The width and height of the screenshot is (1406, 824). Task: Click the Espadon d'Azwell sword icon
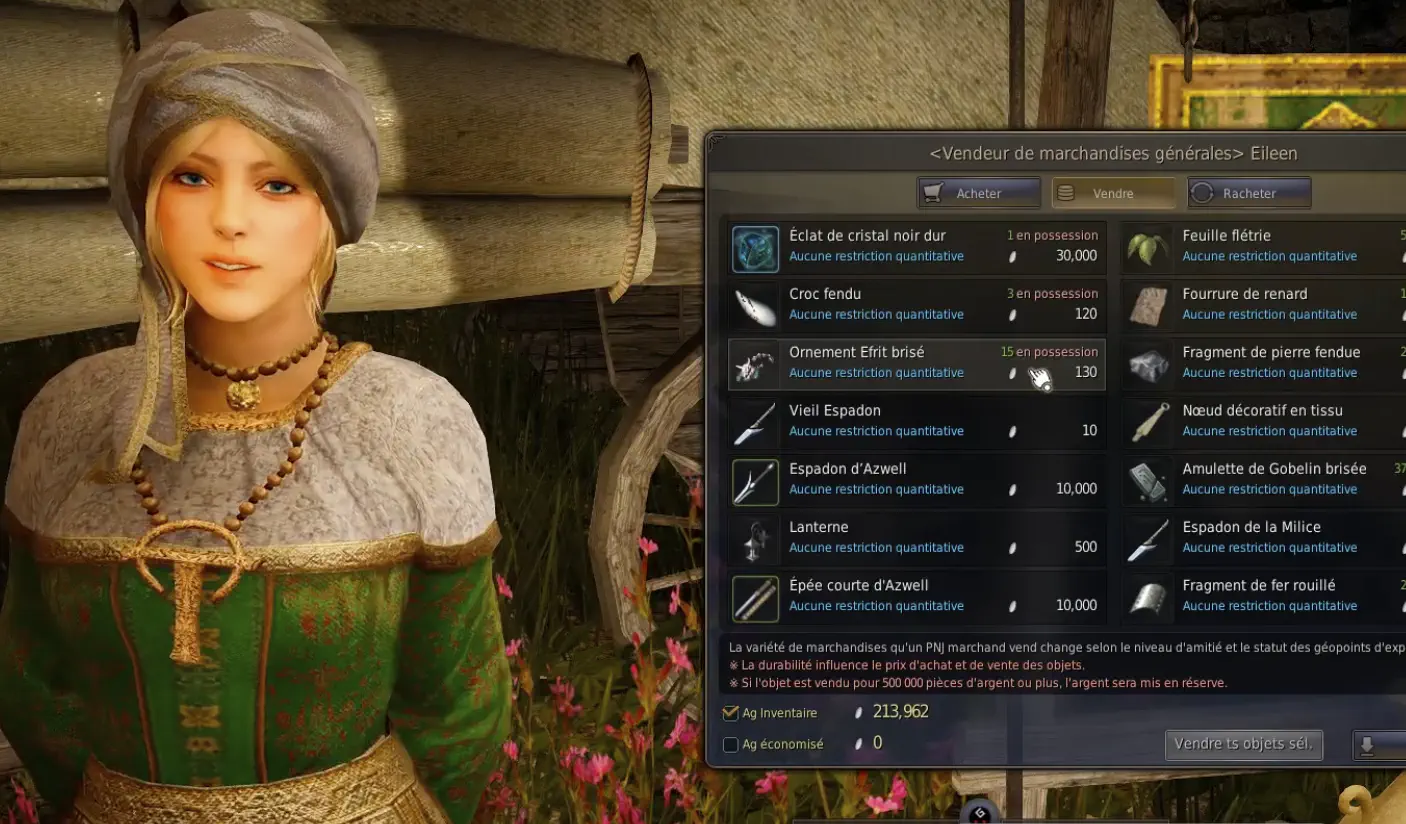tap(754, 481)
